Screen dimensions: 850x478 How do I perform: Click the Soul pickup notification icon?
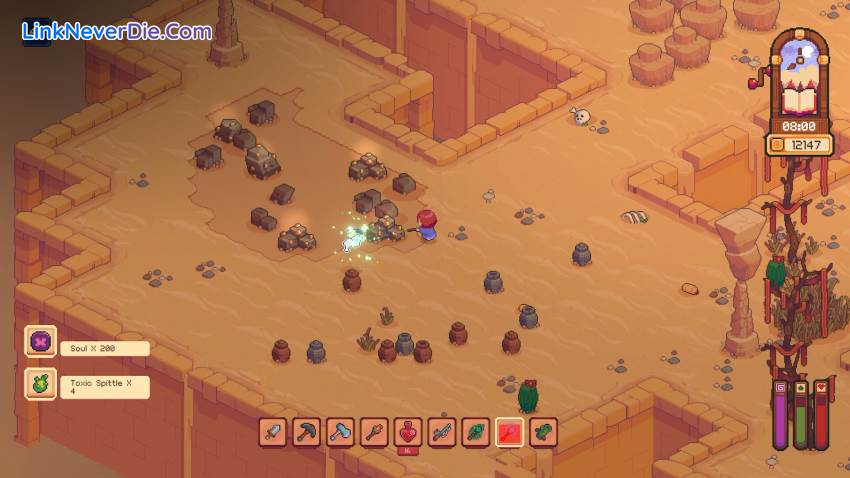pyautogui.click(x=41, y=342)
